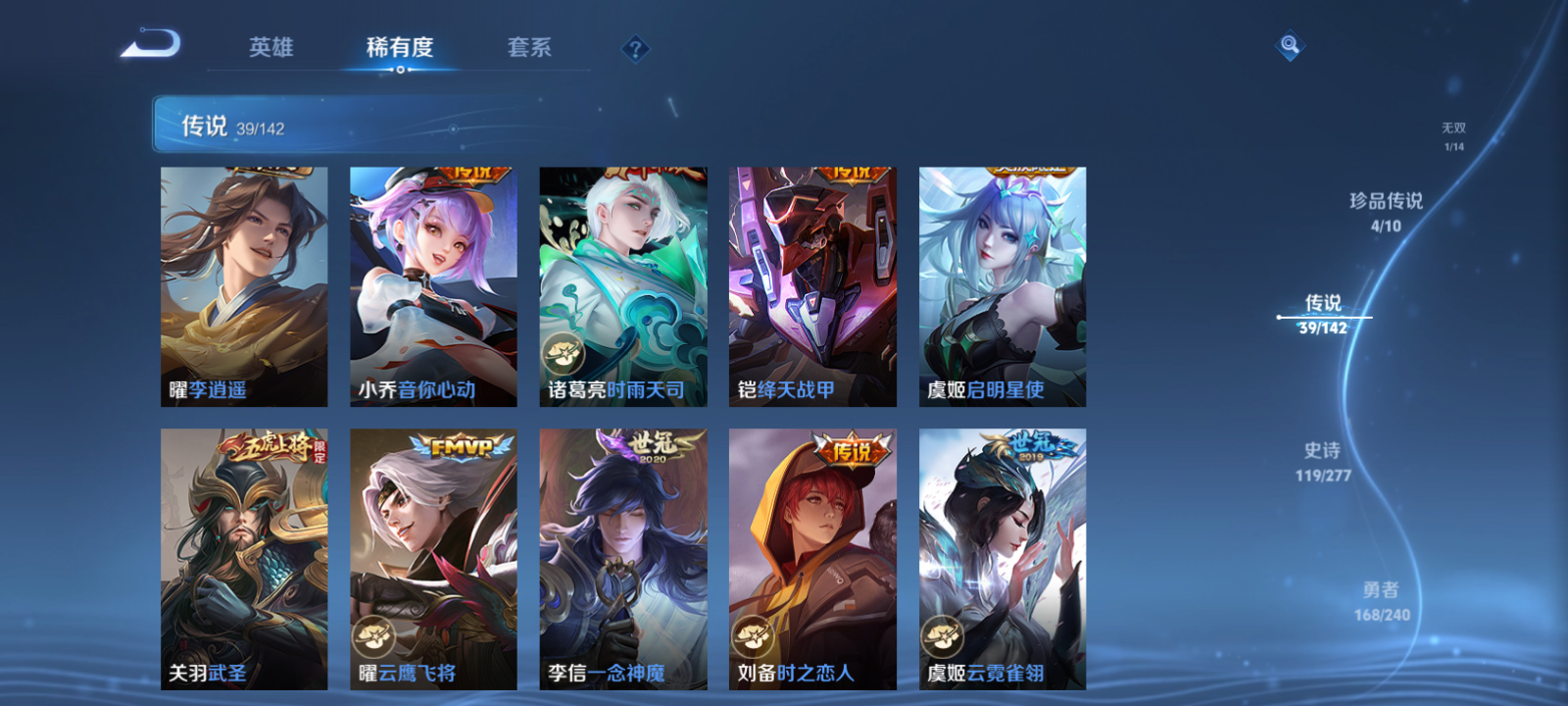Open the skin search magnifier icon
Screen dimensions: 1568x706
(1289, 43)
